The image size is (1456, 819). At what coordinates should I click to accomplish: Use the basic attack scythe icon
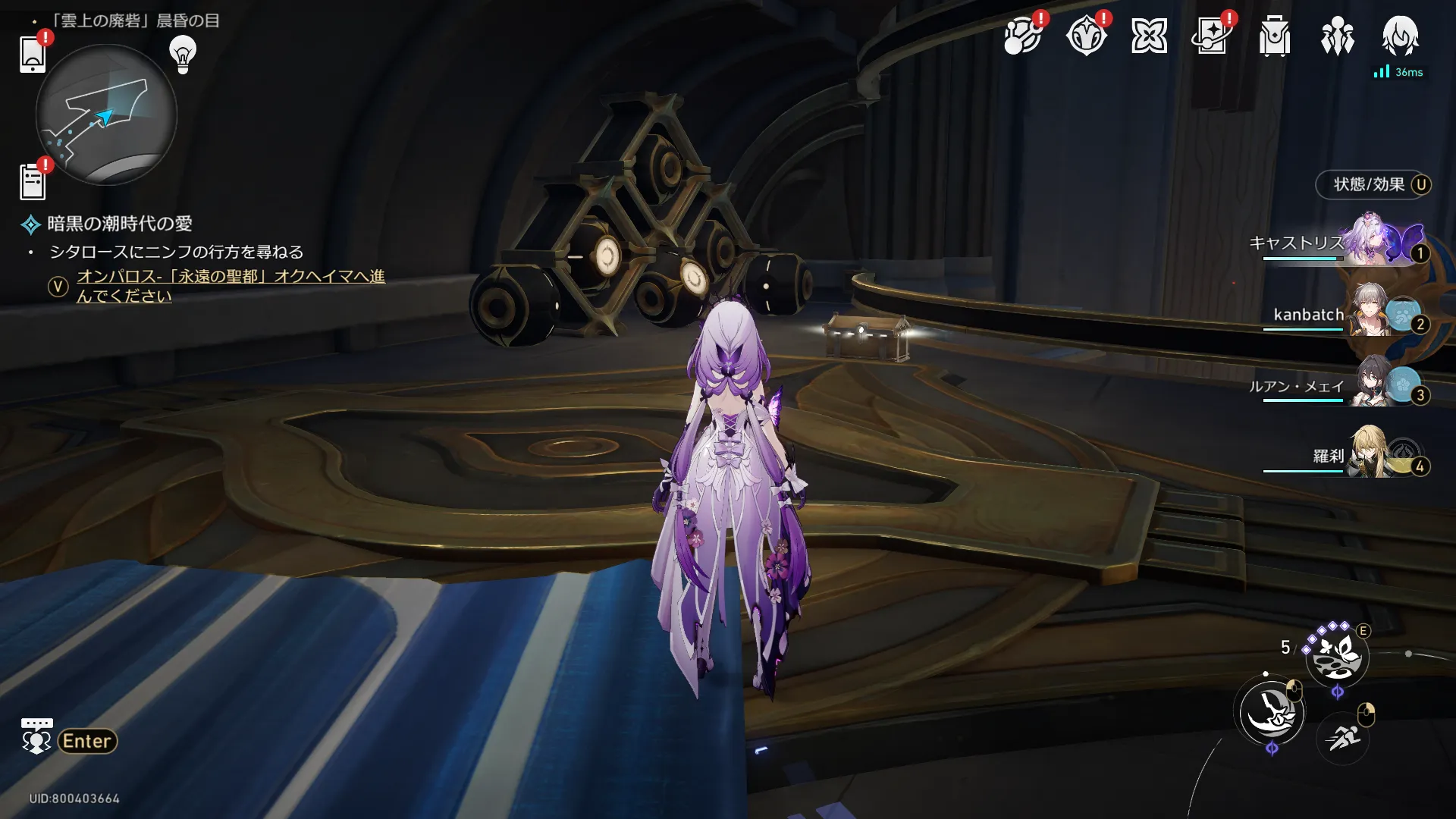1272,713
